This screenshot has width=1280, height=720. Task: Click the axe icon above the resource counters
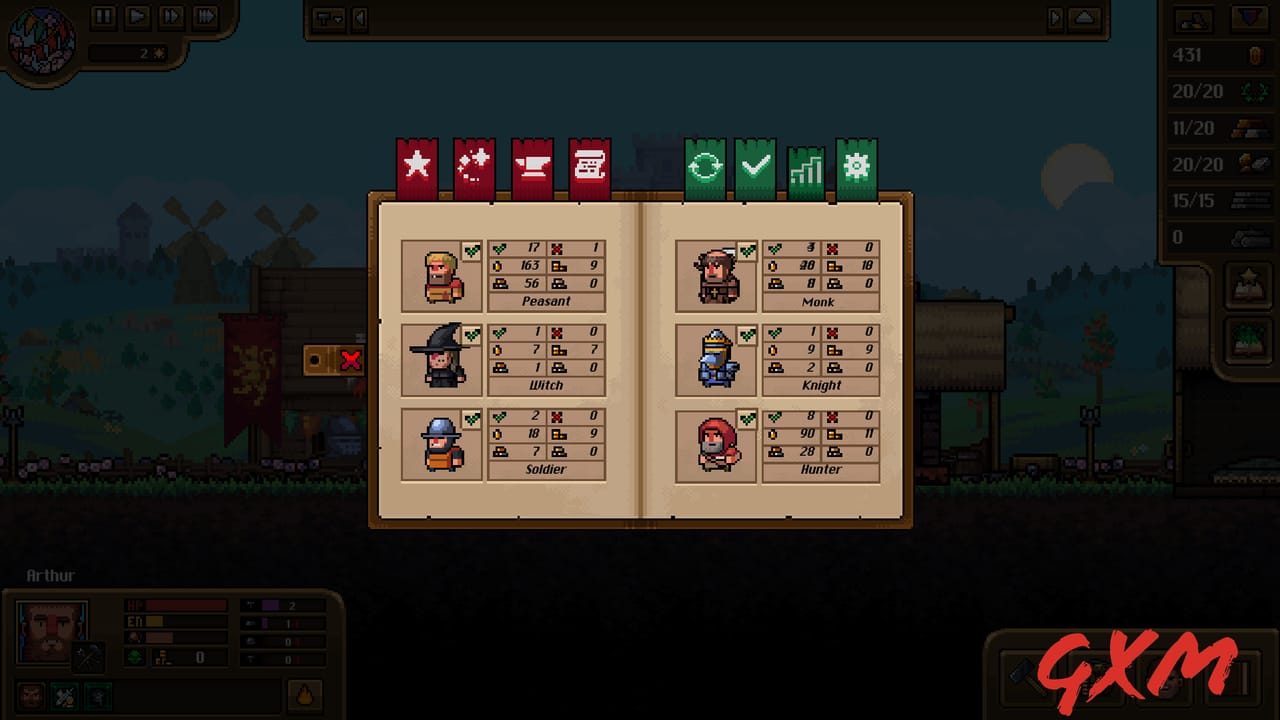(1194, 19)
